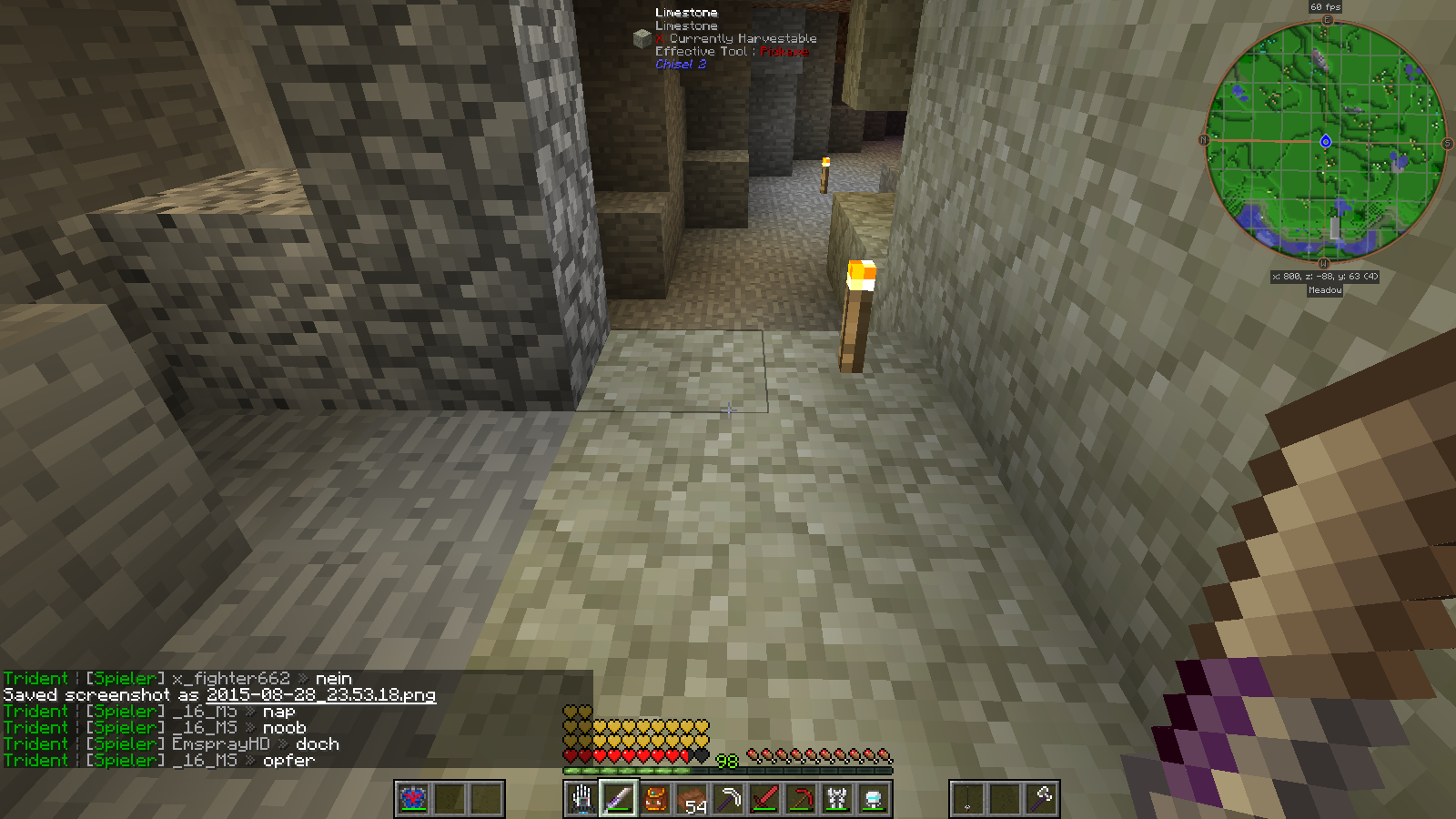This screenshot has width=1456, height=819.
Task: Equip the white-headed pickaxe from the hotbar
Action: tap(728, 799)
